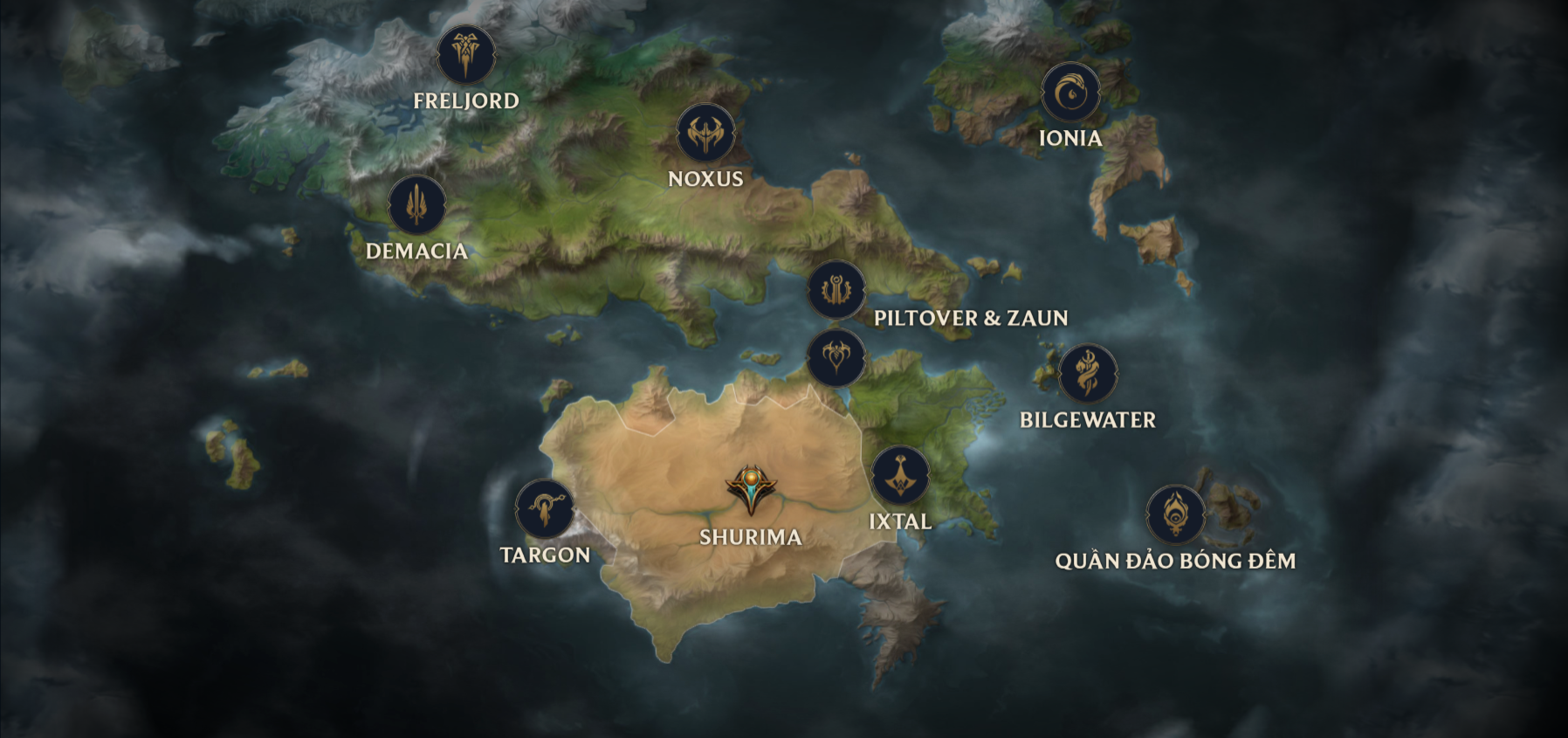
Task: Select the Piltover gear-and-key crest
Action: 836,290
